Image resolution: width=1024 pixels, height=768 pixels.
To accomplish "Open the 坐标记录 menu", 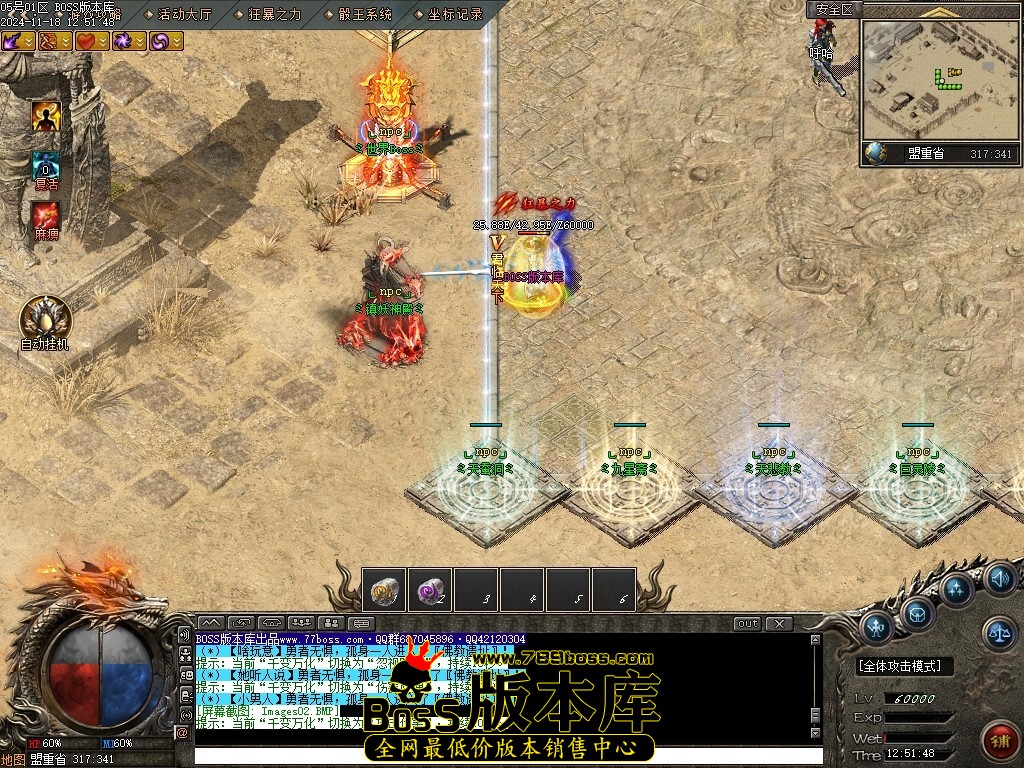I will click(455, 14).
